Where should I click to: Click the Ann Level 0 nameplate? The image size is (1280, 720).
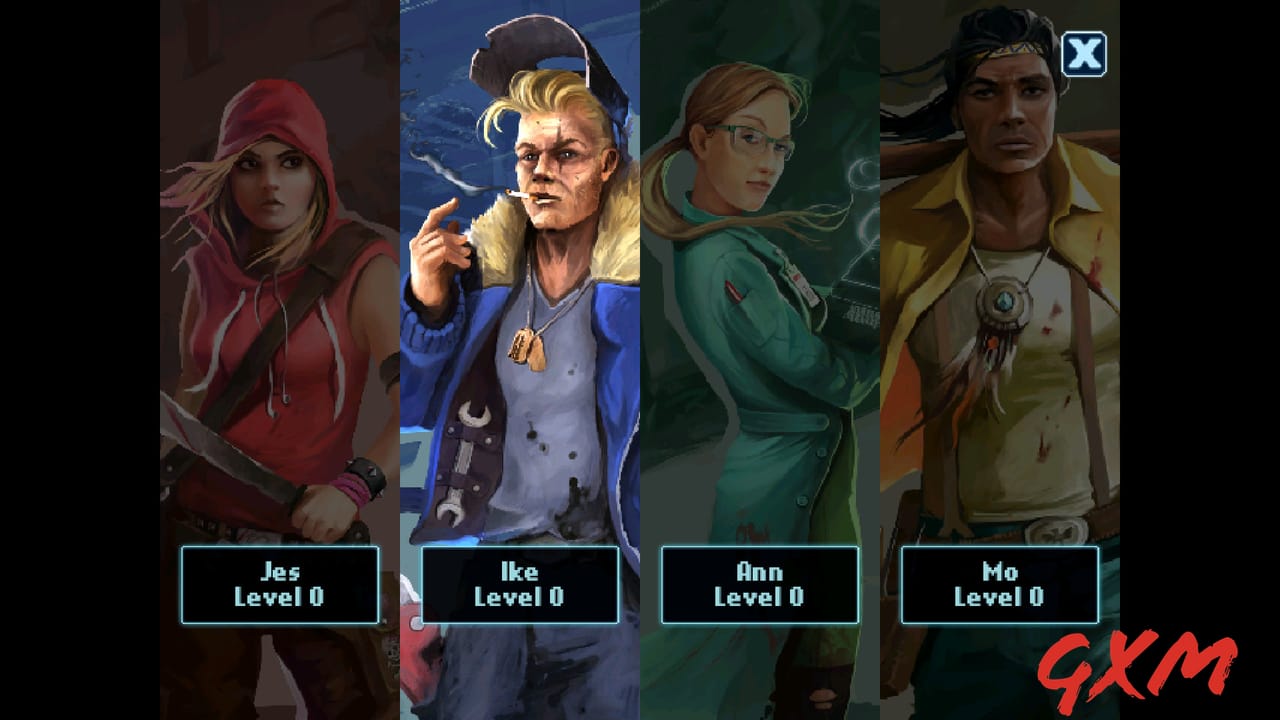tap(760, 585)
